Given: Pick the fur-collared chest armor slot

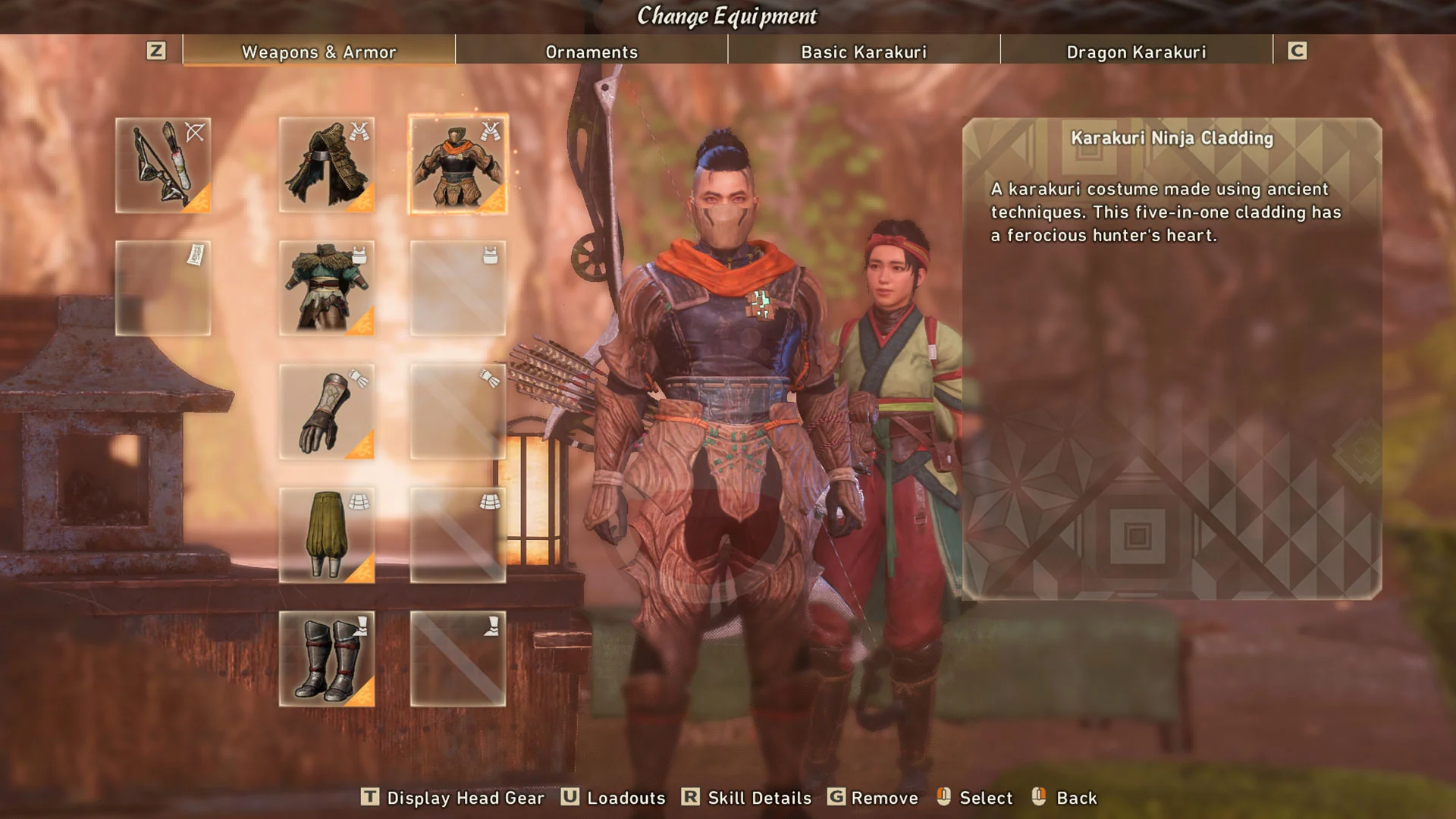Looking at the screenshot, I should (327, 288).
